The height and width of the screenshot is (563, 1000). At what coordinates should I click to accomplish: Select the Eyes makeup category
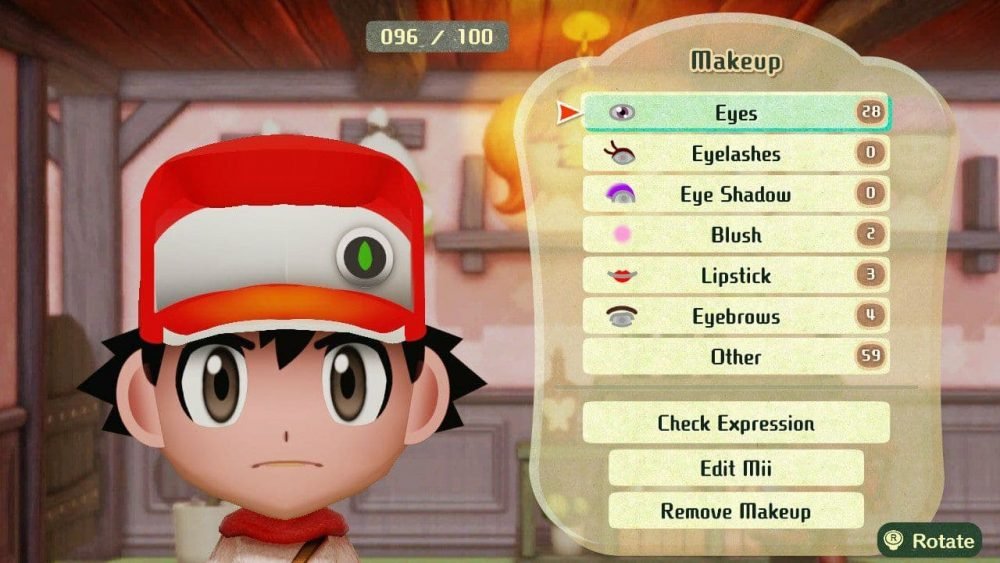coord(736,113)
